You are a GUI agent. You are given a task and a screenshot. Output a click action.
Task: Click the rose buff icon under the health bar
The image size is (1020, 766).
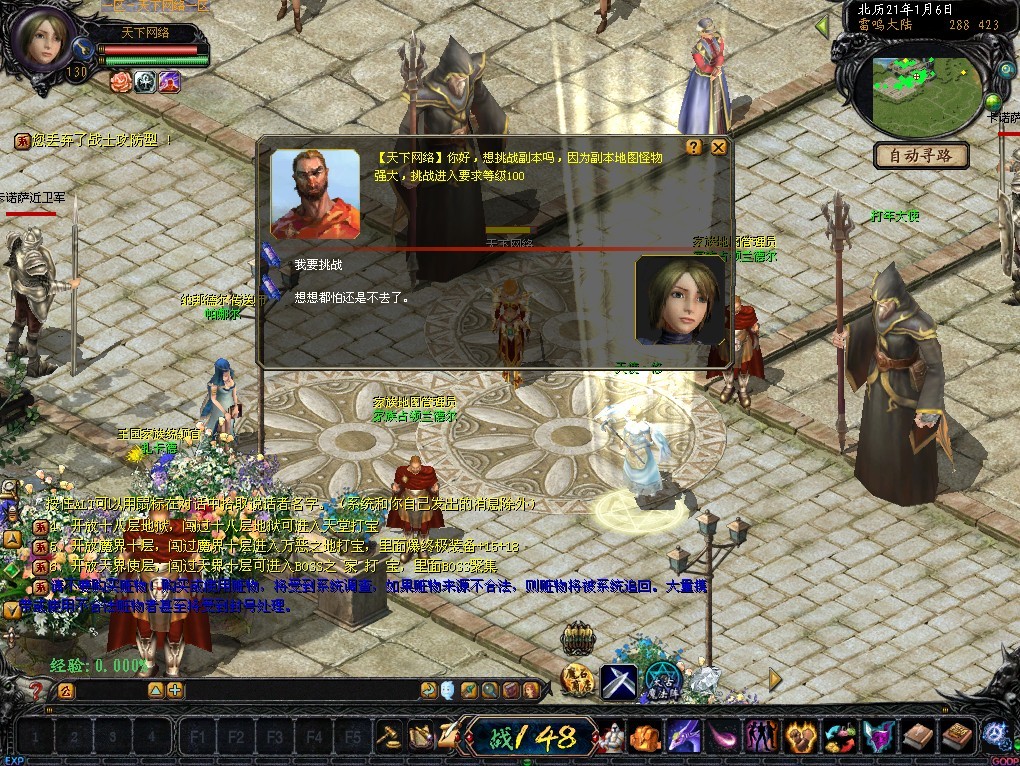121,82
